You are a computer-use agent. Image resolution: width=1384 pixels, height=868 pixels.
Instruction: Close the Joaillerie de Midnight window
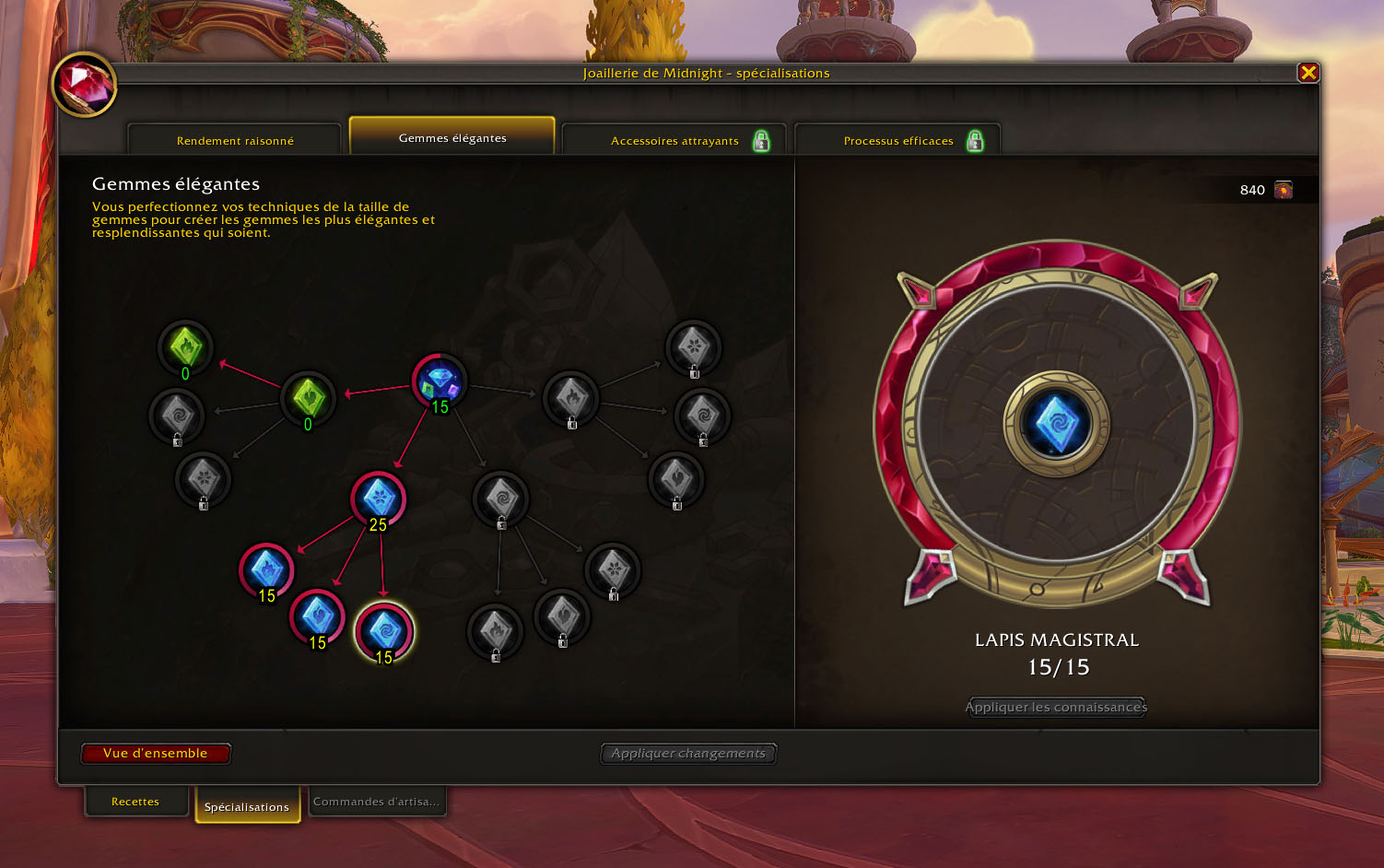click(1308, 73)
